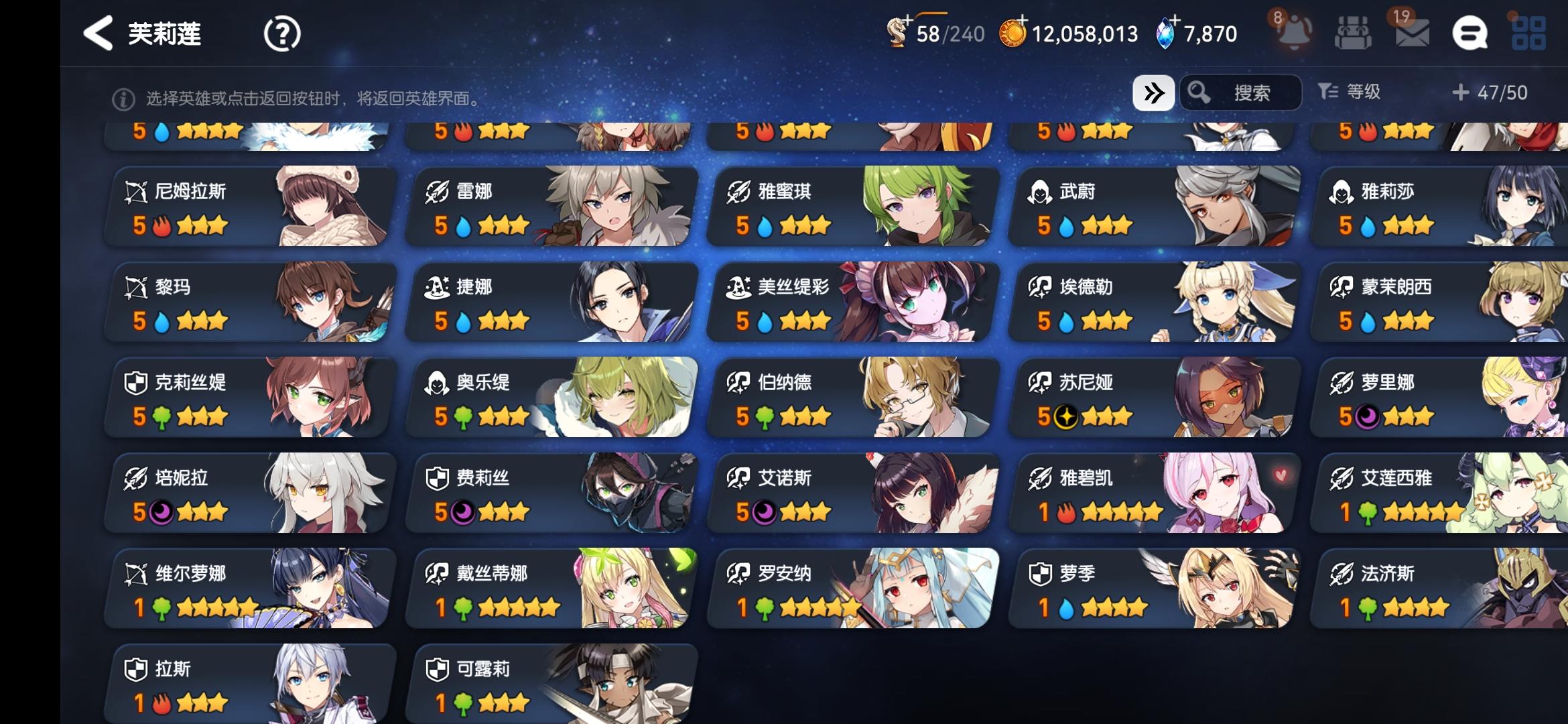
Task: Open the chat bubble icon
Action: [1471, 32]
